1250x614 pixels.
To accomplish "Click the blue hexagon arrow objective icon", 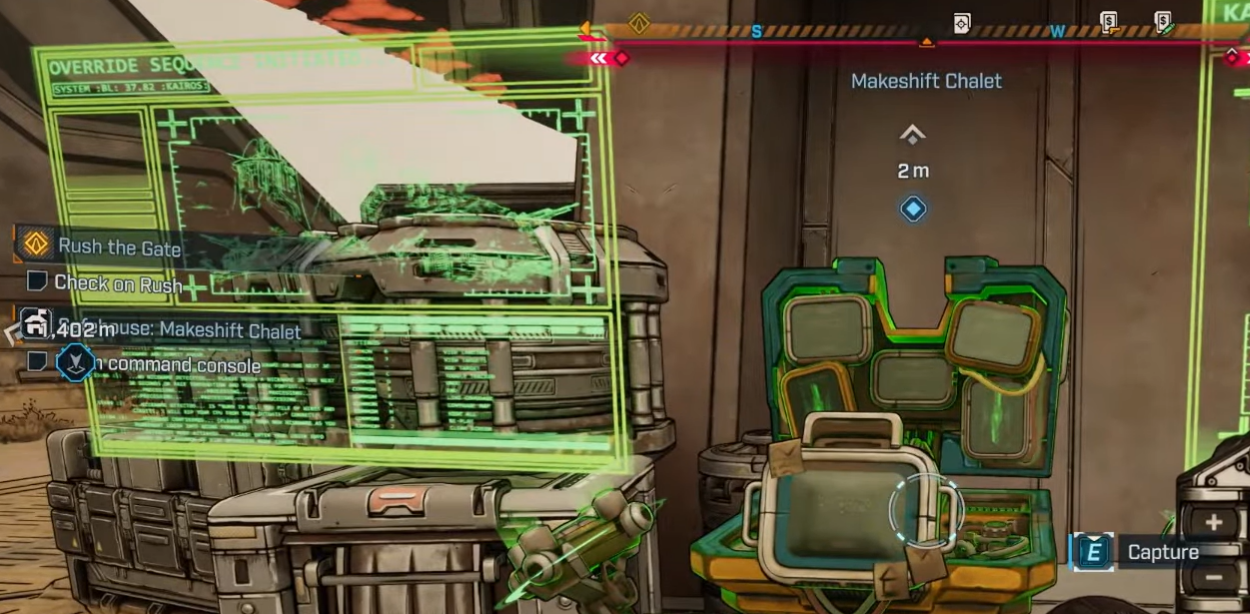I will click(x=75, y=362).
